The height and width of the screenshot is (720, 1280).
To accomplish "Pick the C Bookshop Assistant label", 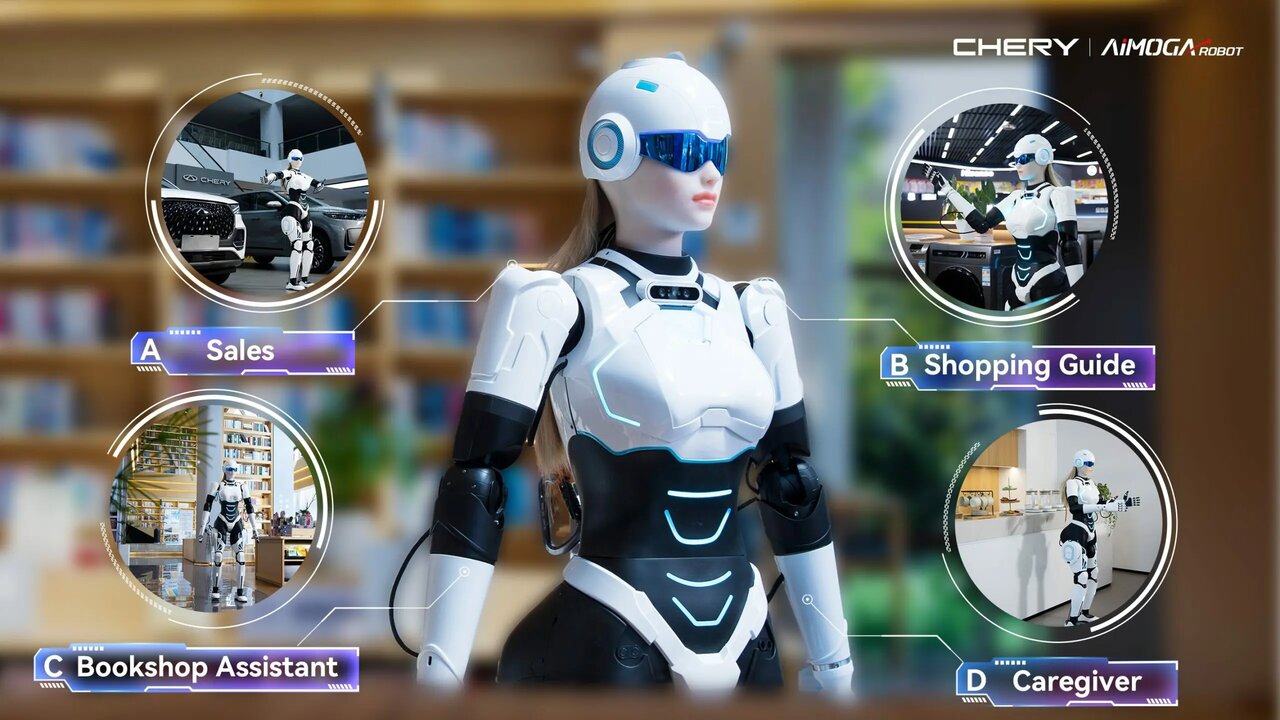I will point(197,668).
